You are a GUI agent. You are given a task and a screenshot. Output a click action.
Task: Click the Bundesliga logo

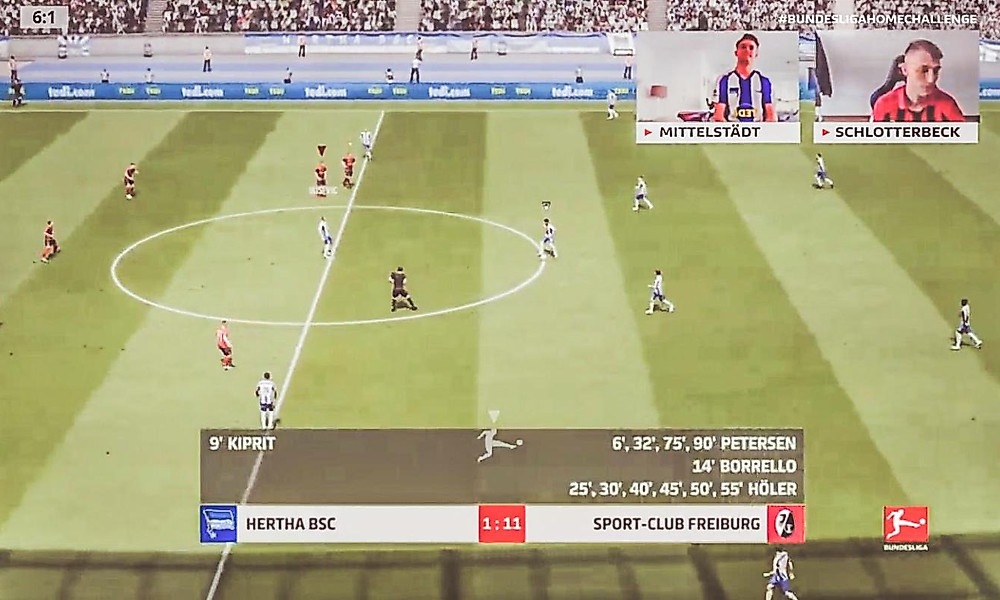[905, 525]
